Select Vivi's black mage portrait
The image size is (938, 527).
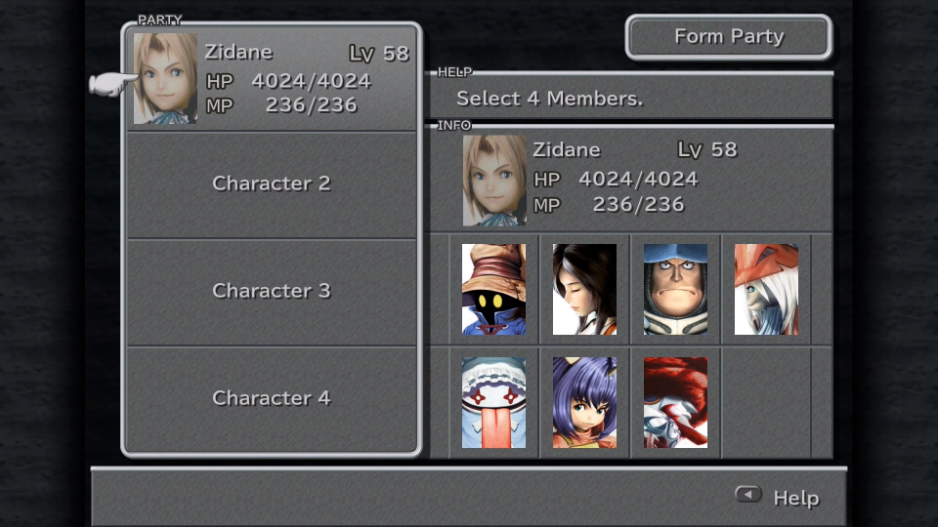coord(494,289)
